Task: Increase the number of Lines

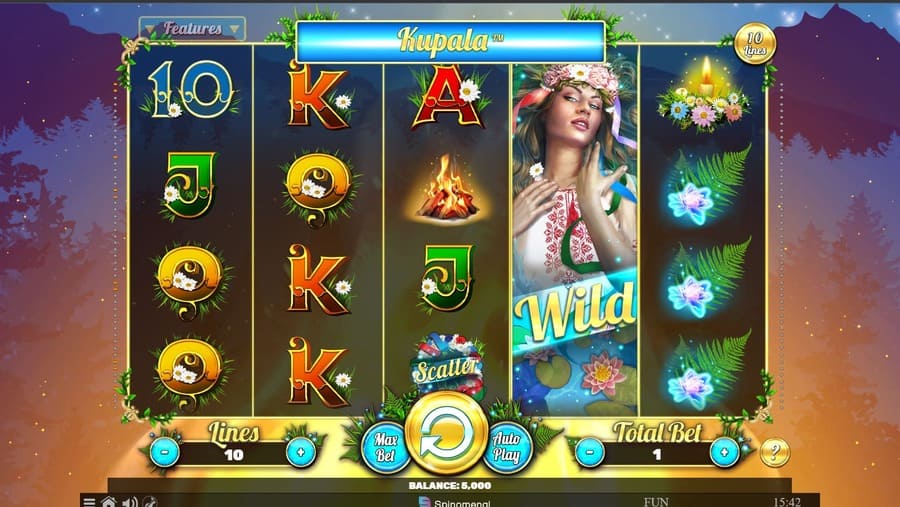Action: click(x=299, y=451)
